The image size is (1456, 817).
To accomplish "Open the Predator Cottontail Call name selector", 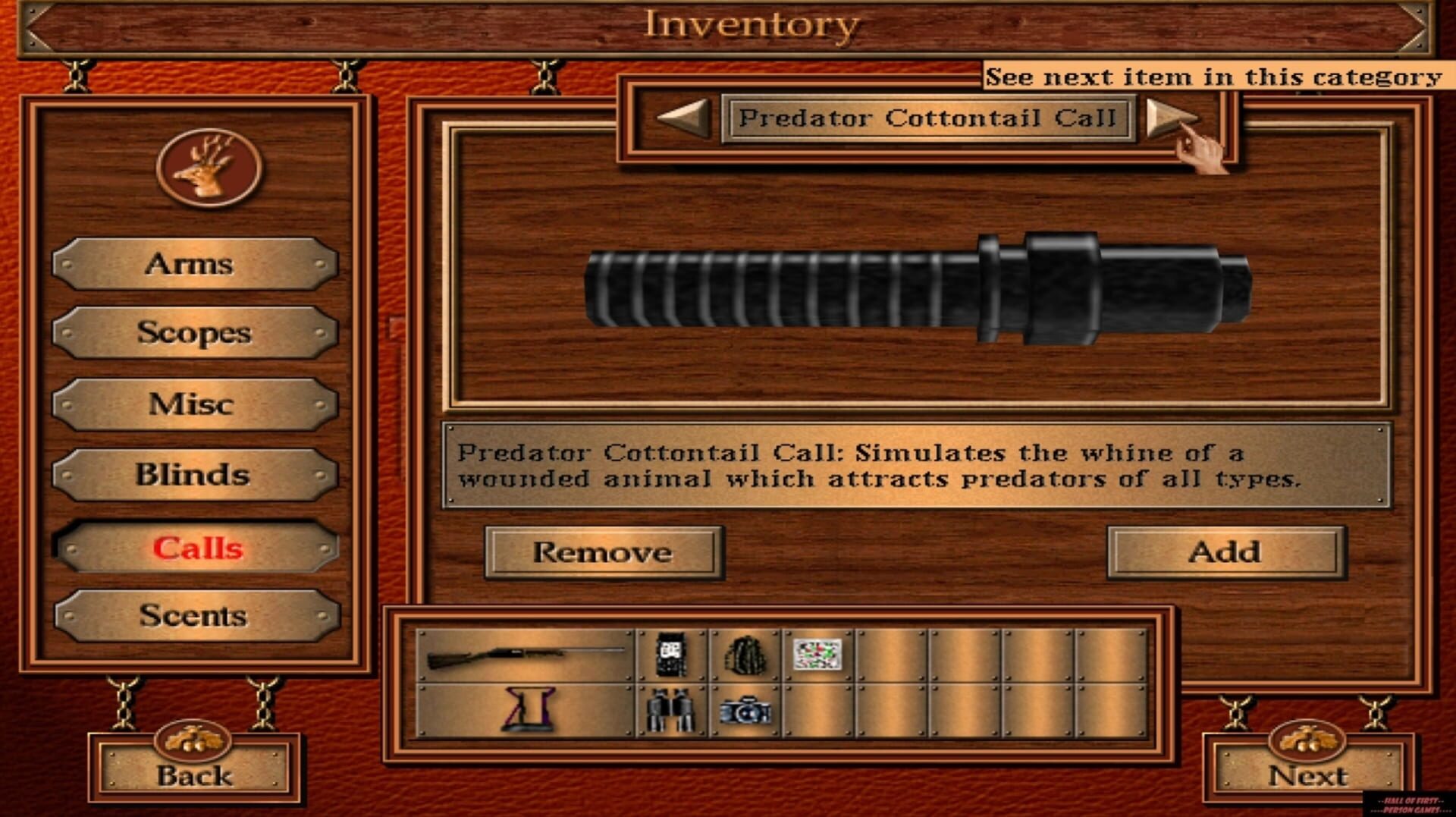I will click(x=927, y=118).
